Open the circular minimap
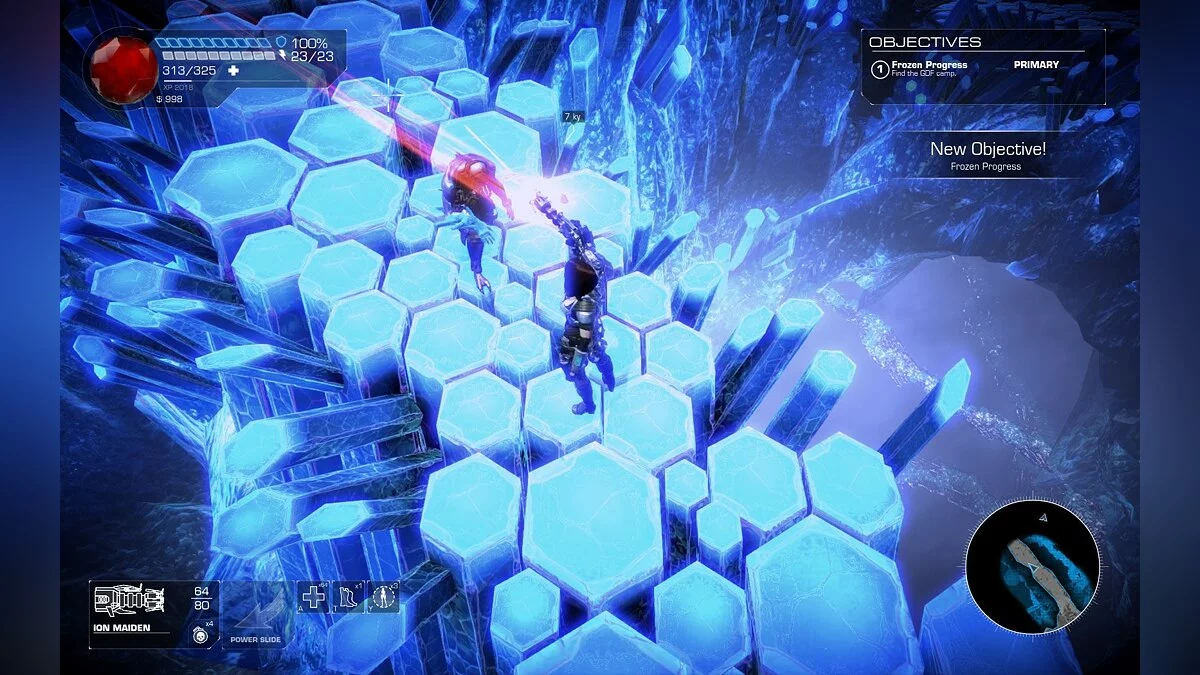 (1033, 566)
